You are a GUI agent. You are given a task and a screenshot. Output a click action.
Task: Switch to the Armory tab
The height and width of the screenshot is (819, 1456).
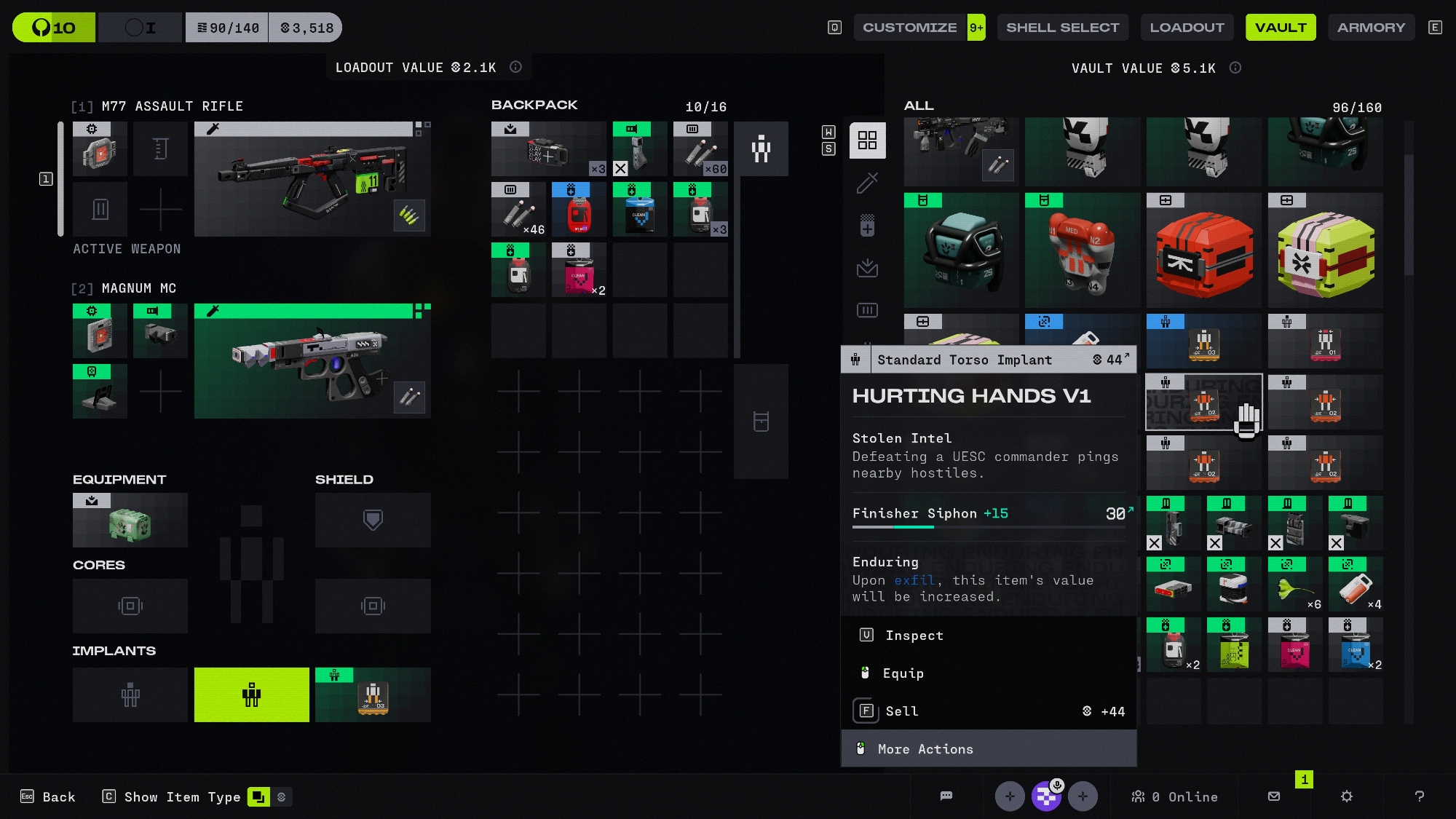click(1371, 28)
